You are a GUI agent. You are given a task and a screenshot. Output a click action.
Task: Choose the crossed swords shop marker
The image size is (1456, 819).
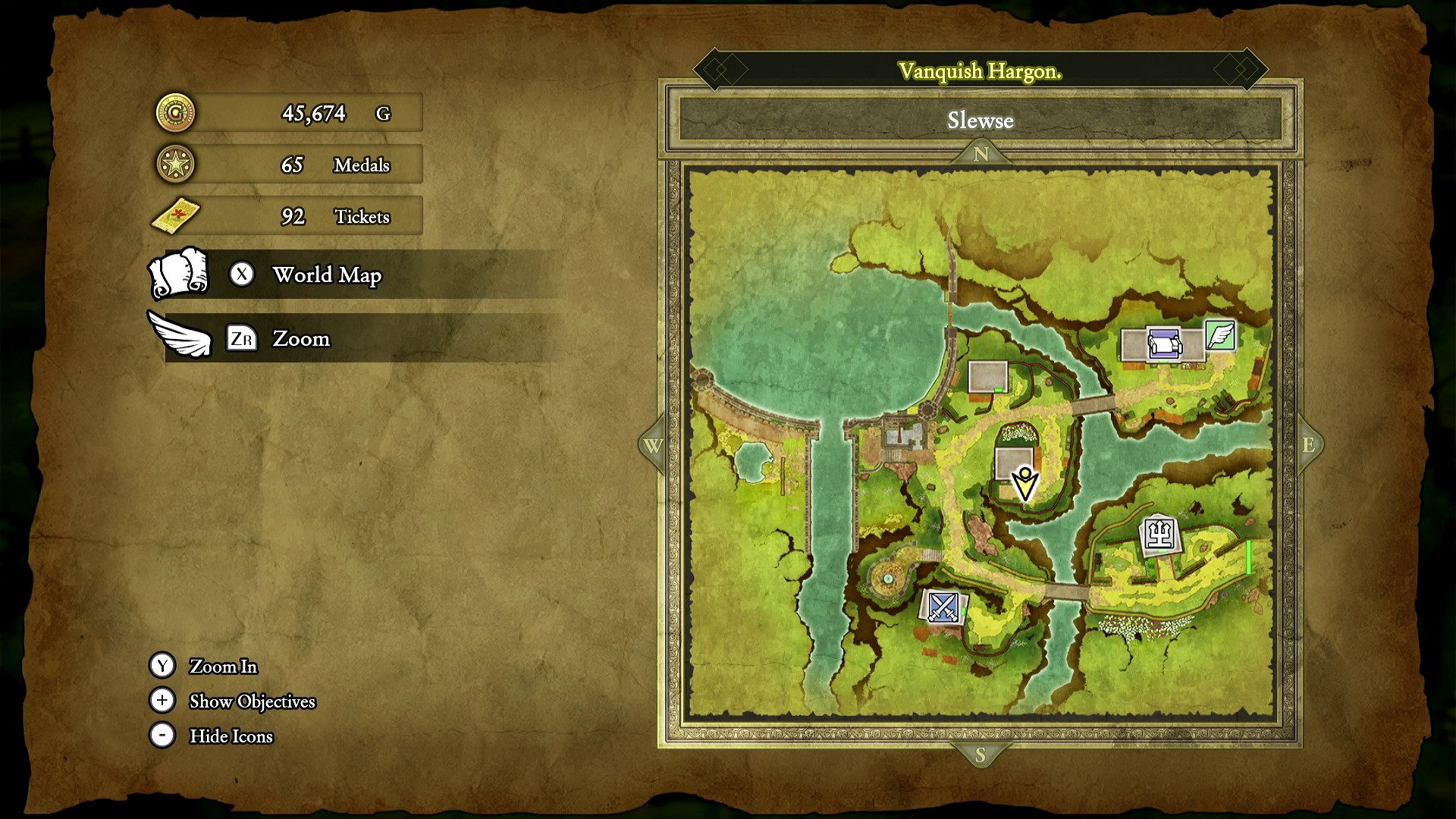coord(943,607)
